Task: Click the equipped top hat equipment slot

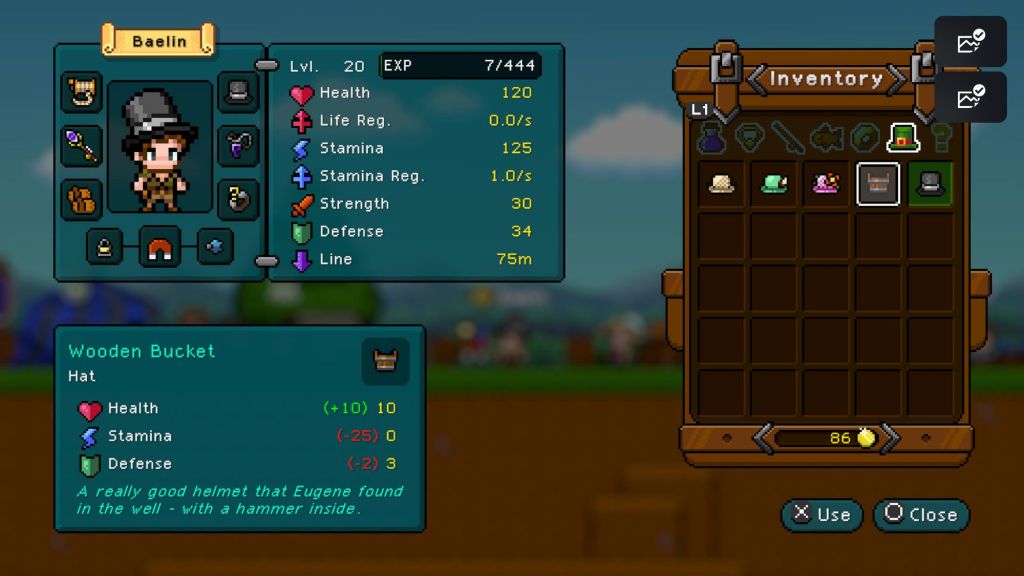Action: click(x=238, y=93)
